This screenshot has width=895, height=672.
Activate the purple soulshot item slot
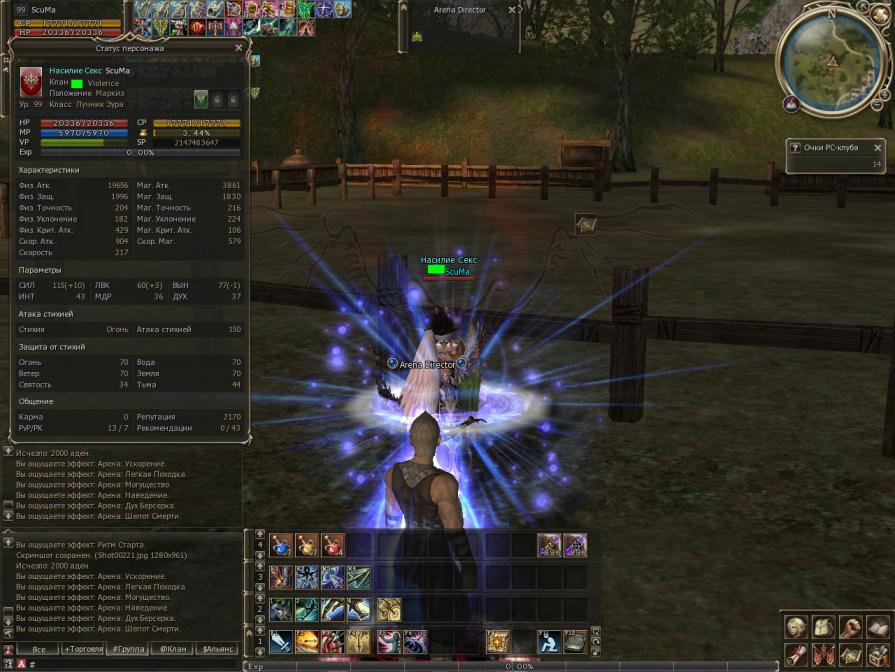pos(549,545)
